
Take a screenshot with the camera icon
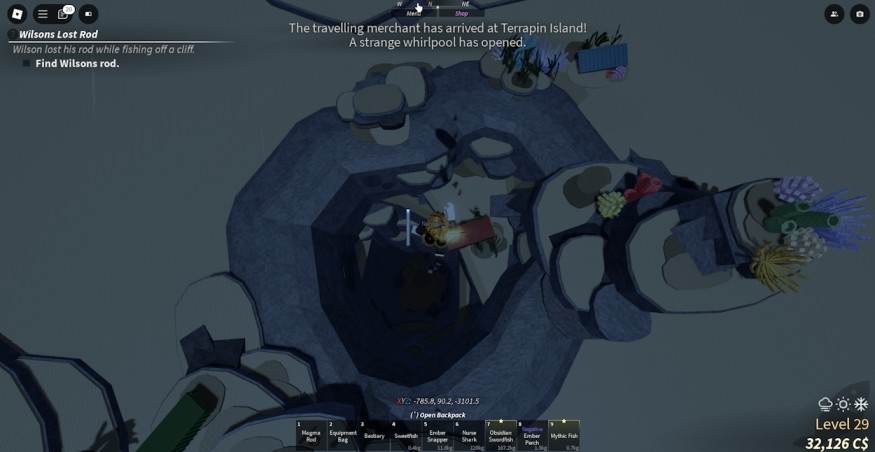tap(860, 14)
